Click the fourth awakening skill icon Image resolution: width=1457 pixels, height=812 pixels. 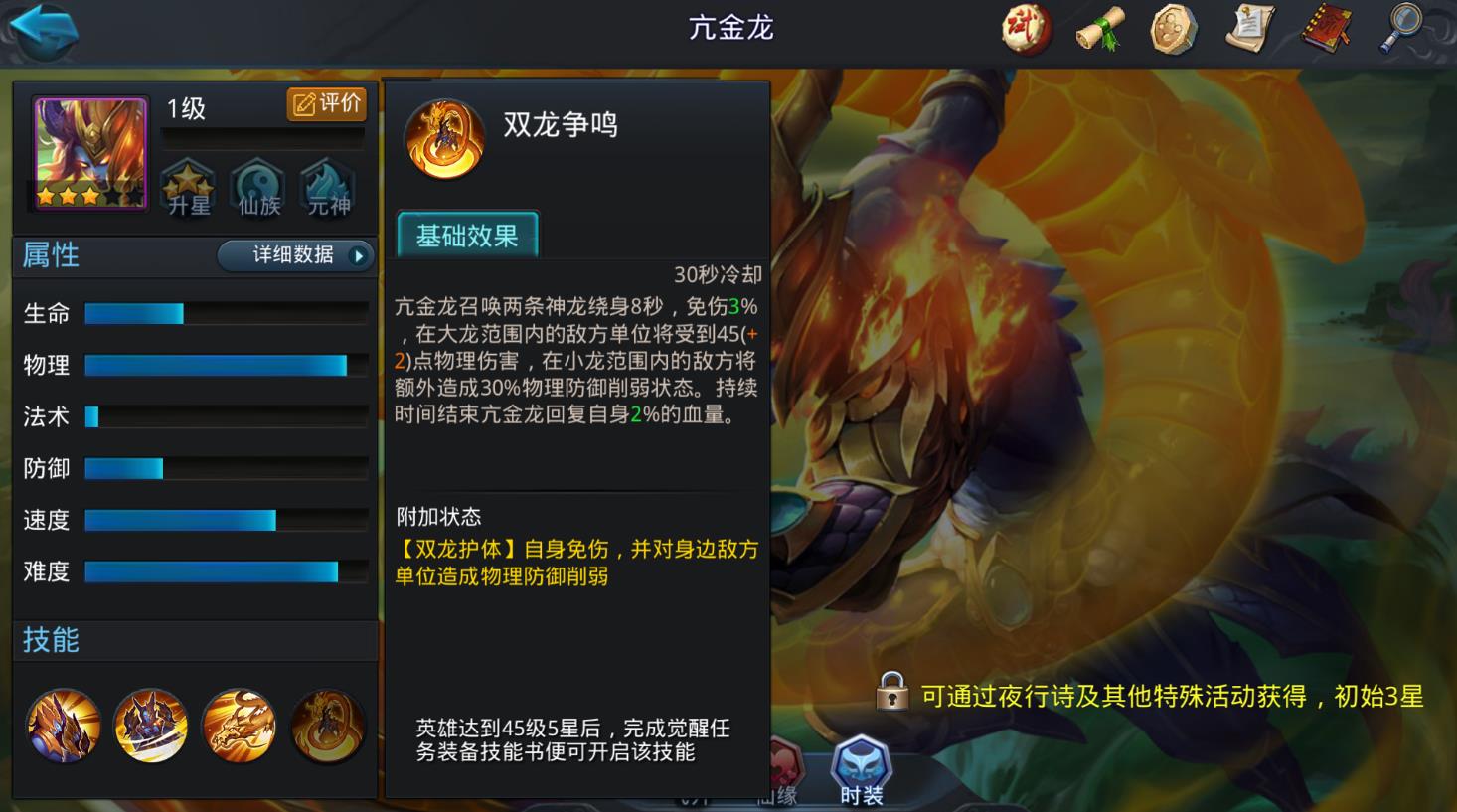(x=328, y=727)
